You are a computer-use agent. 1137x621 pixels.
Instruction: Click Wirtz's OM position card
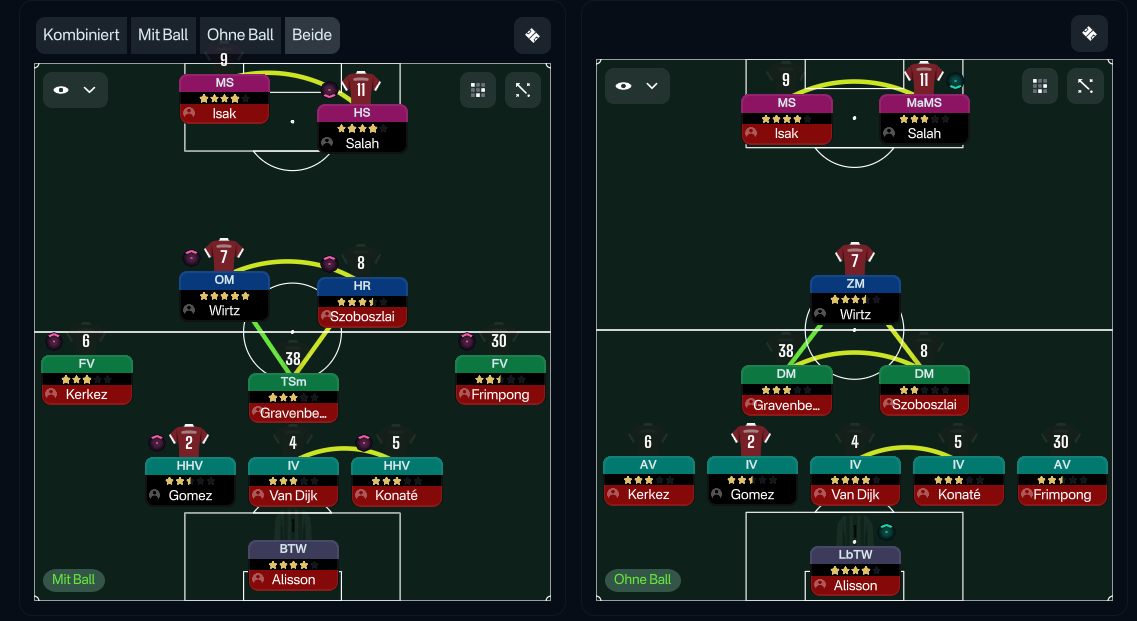pyautogui.click(x=224, y=295)
